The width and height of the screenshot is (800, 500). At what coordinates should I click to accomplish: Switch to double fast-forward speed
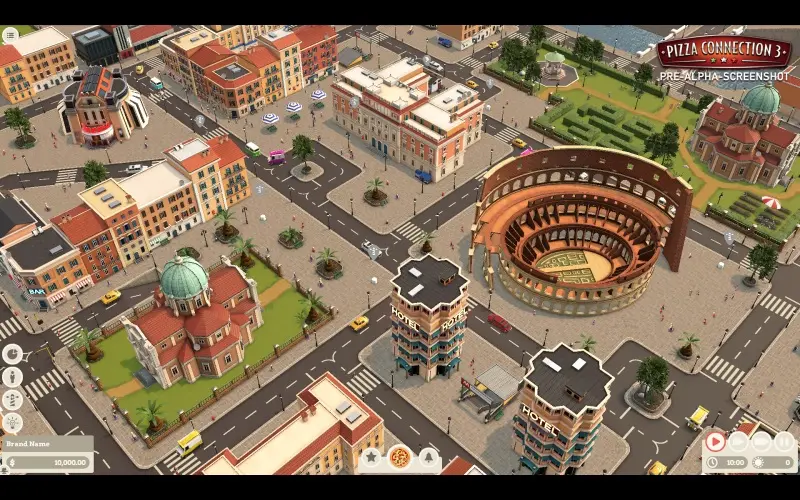[x=739, y=441]
